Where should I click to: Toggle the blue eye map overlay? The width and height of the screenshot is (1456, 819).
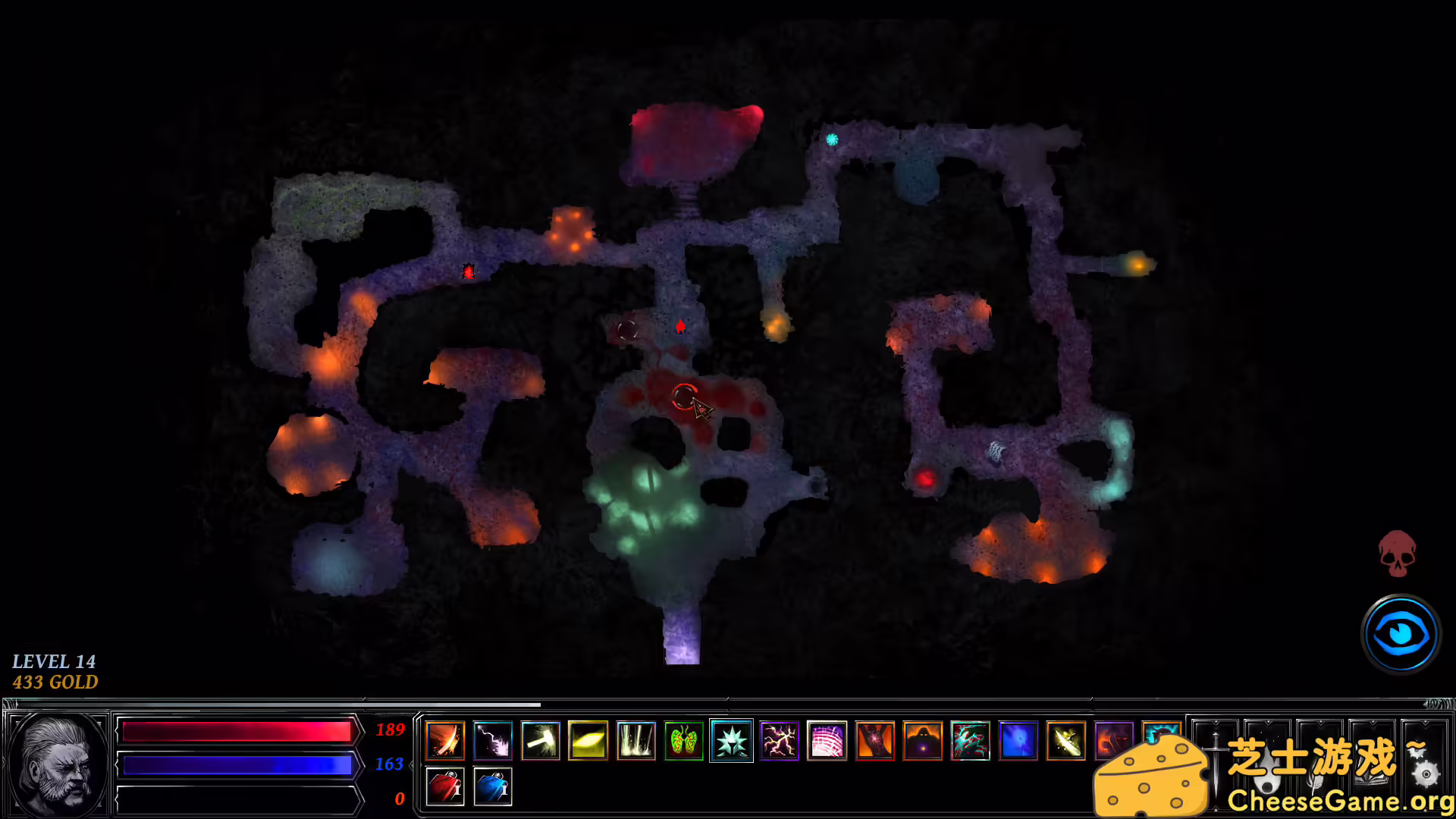click(1401, 635)
